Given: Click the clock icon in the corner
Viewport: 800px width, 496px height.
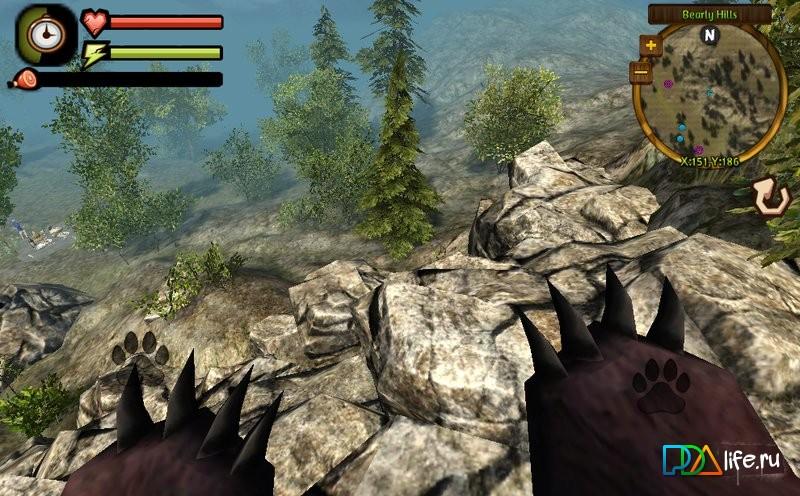Looking at the screenshot, I should coord(45,34).
